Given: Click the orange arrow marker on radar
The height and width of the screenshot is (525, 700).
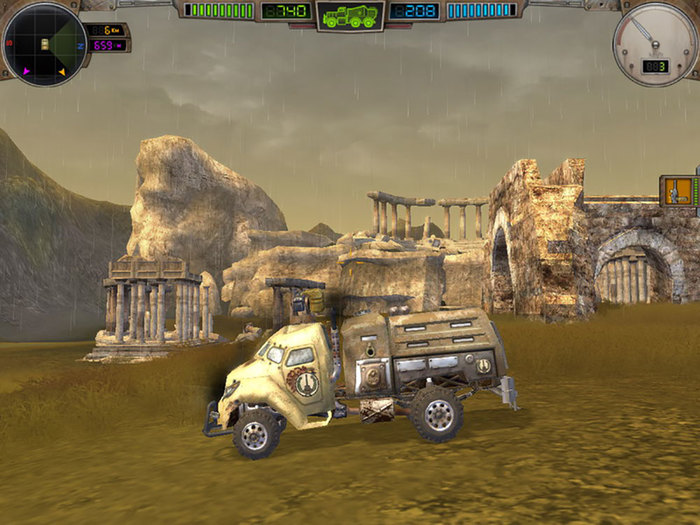Looking at the screenshot, I should click(61, 72).
